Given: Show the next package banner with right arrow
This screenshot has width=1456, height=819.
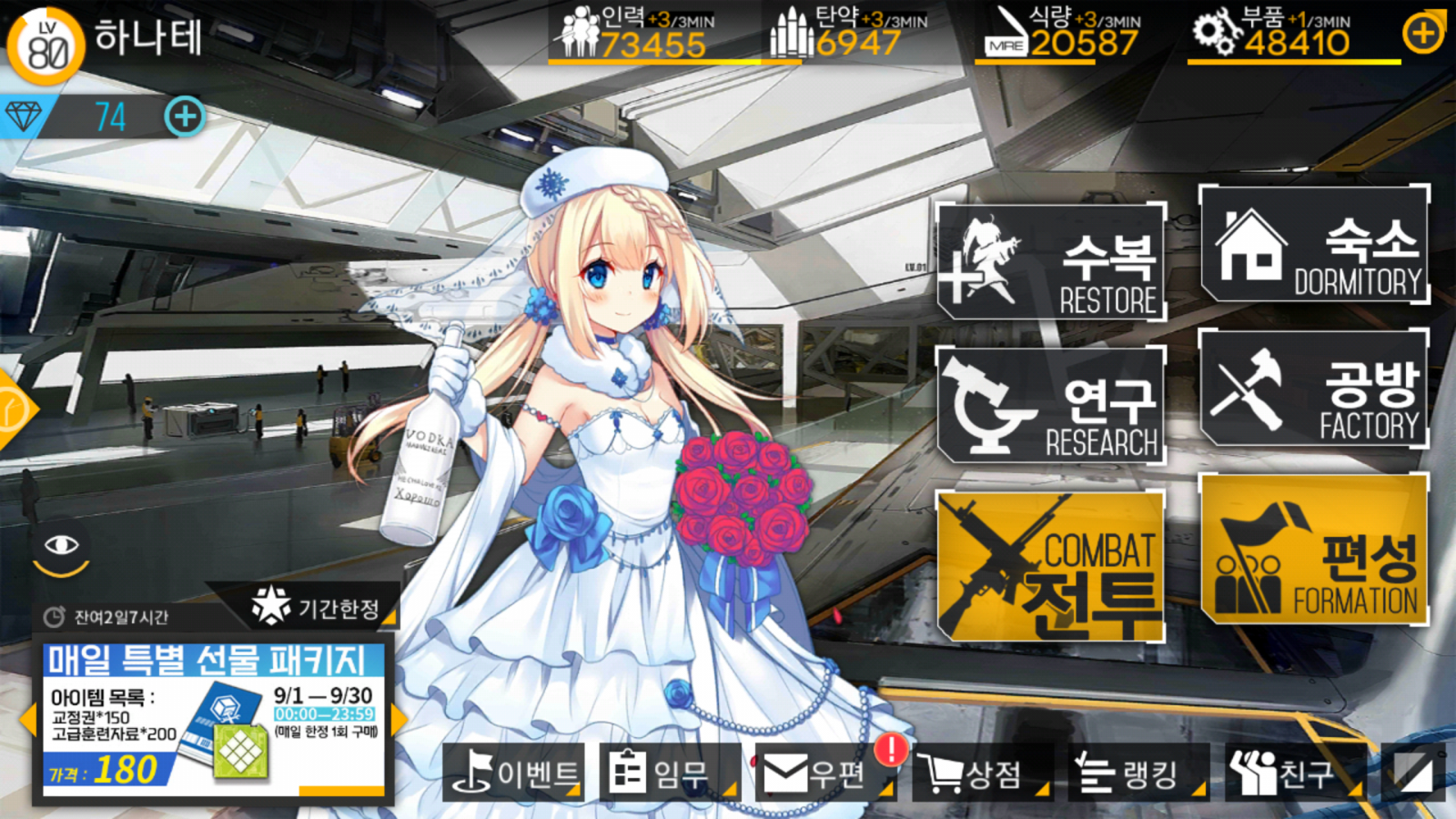Looking at the screenshot, I should [398, 719].
